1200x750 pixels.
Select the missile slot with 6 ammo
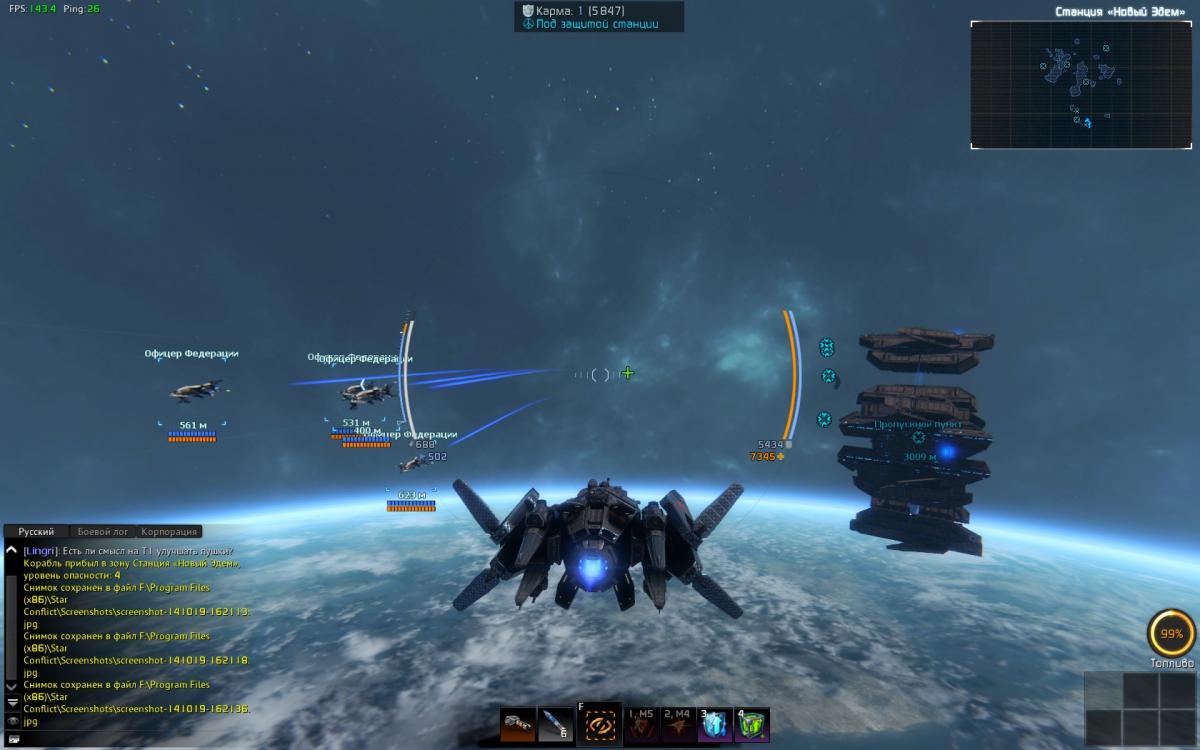coord(555,724)
